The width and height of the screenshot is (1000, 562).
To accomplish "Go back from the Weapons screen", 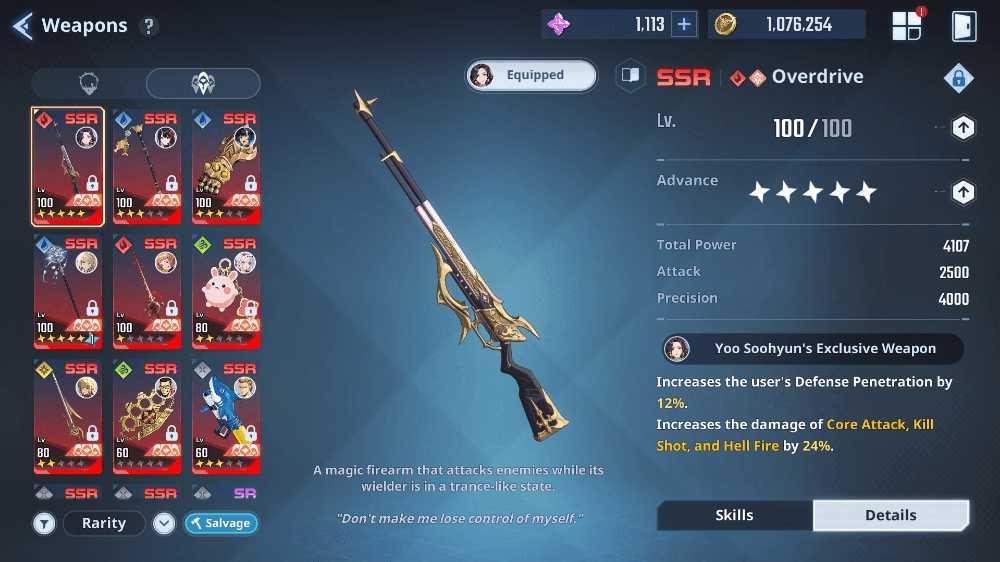I will pyautogui.click(x=22, y=25).
